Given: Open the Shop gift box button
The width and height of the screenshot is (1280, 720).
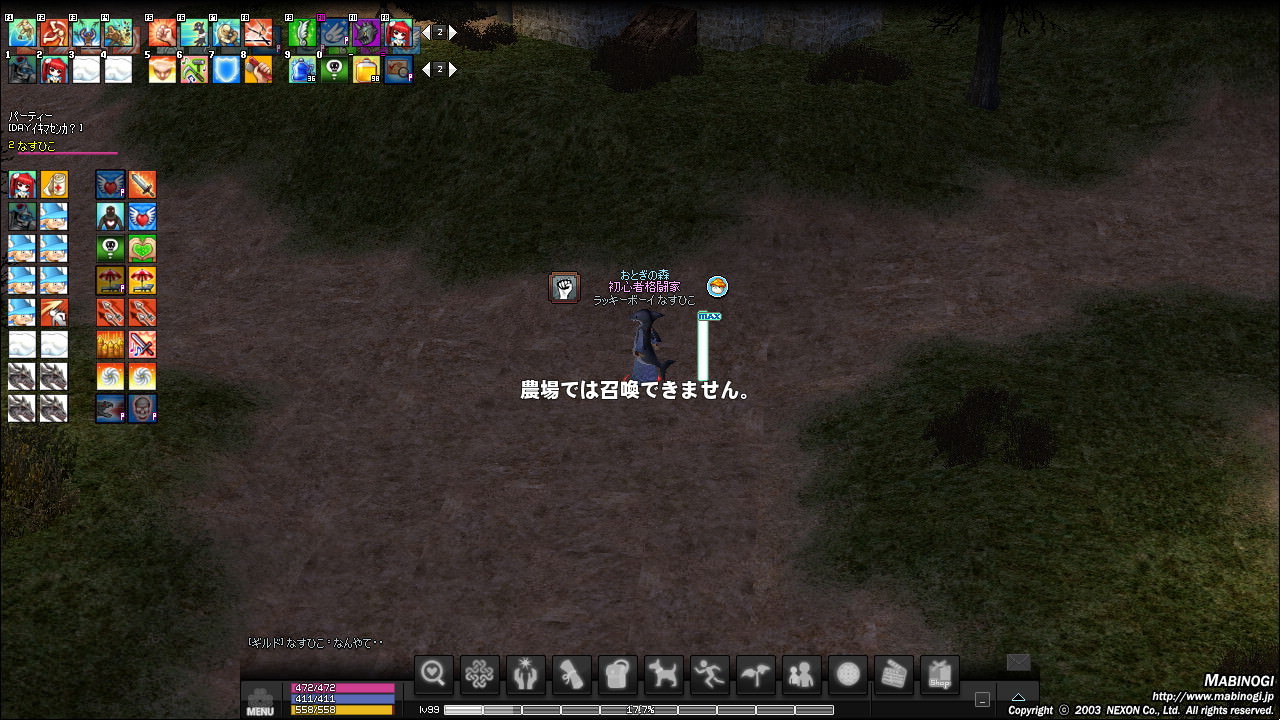Looking at the screenshot, I should click(940, 675).
